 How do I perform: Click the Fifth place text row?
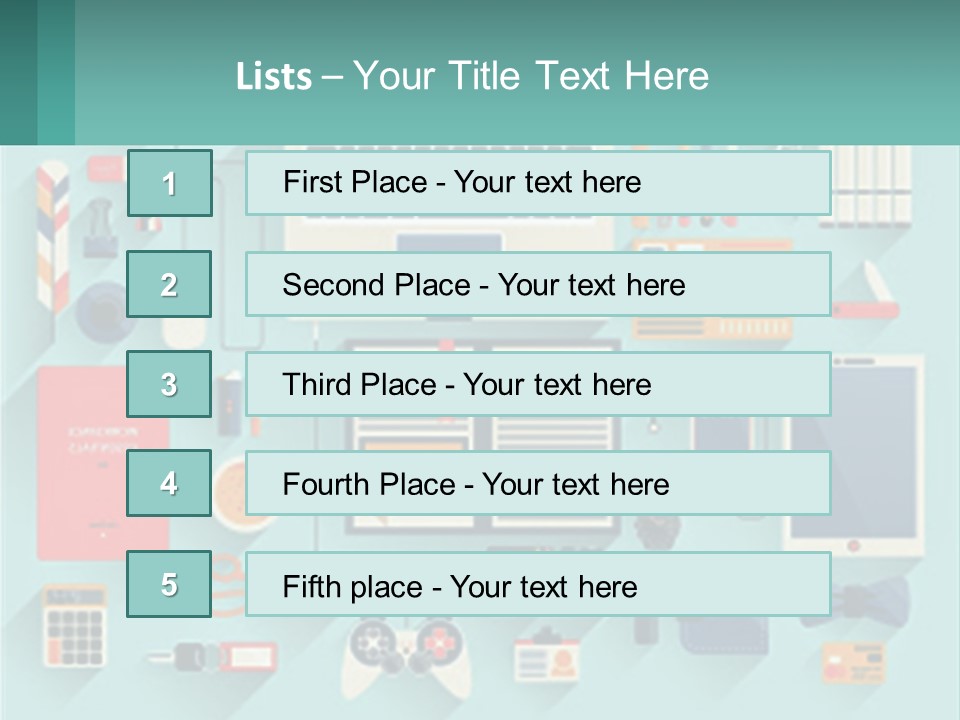pos(538,585)
